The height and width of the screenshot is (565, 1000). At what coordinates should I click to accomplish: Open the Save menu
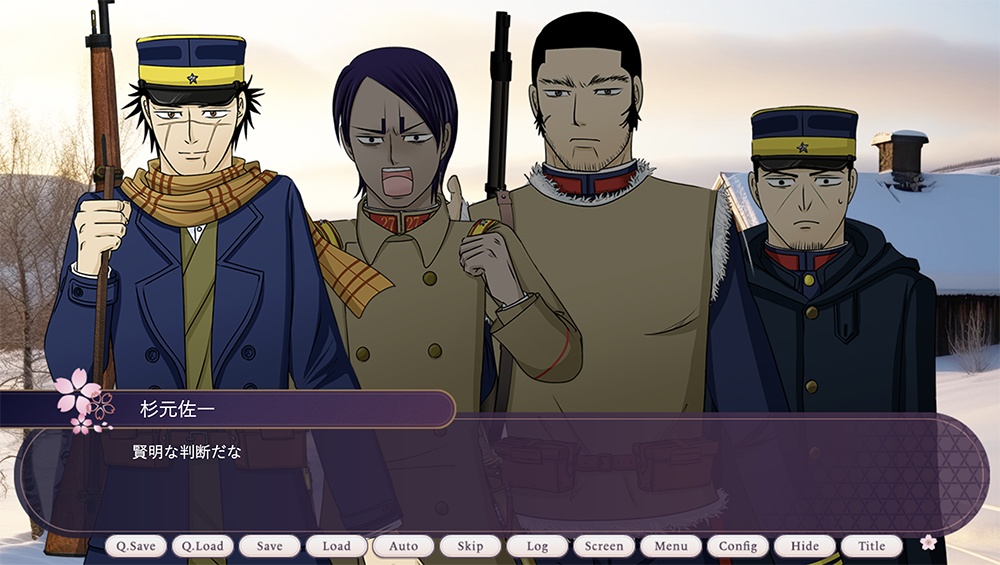pyautogui.click(x=270, y=546)
